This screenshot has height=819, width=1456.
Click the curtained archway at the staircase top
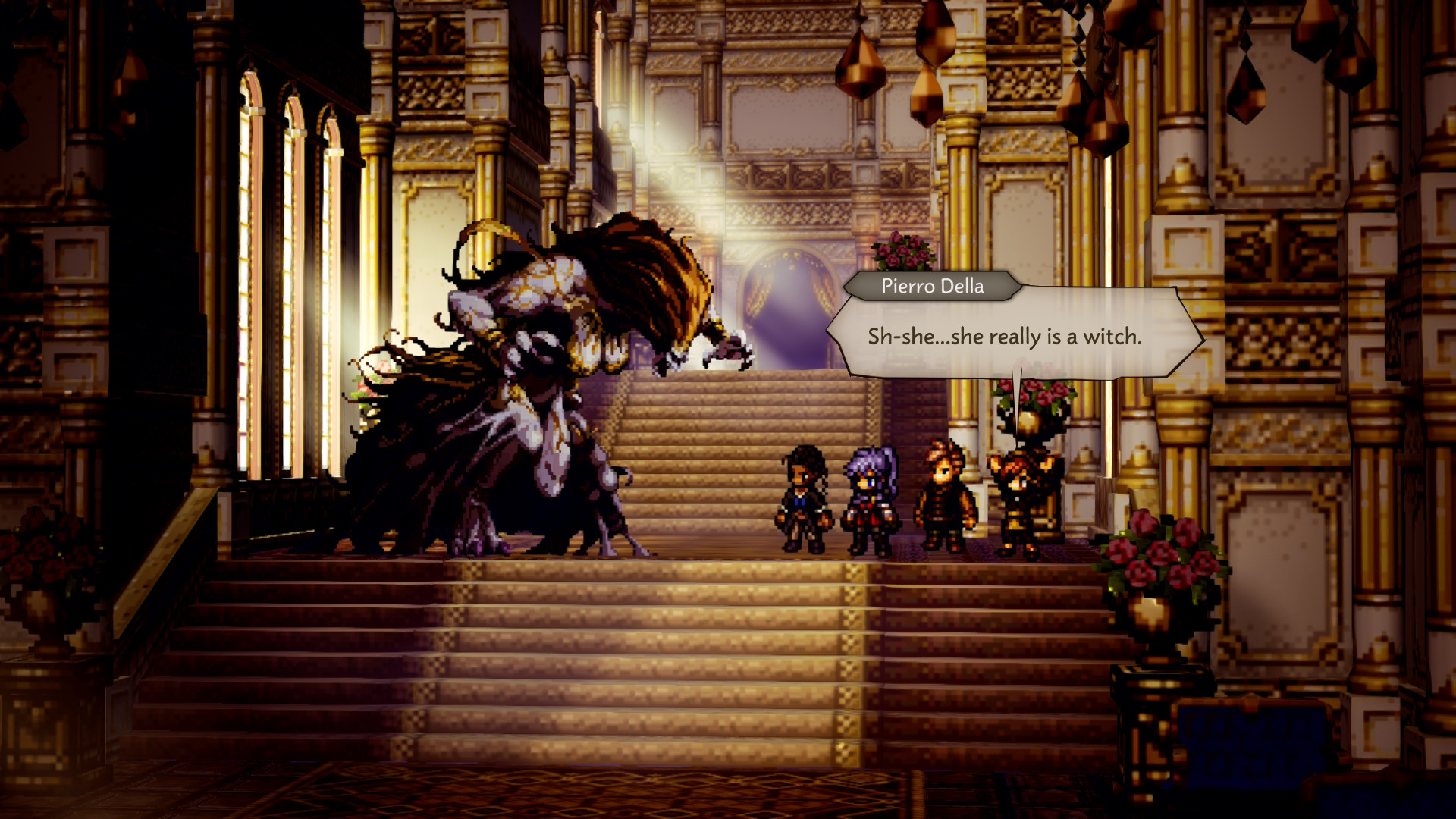[x=789, y=303]
